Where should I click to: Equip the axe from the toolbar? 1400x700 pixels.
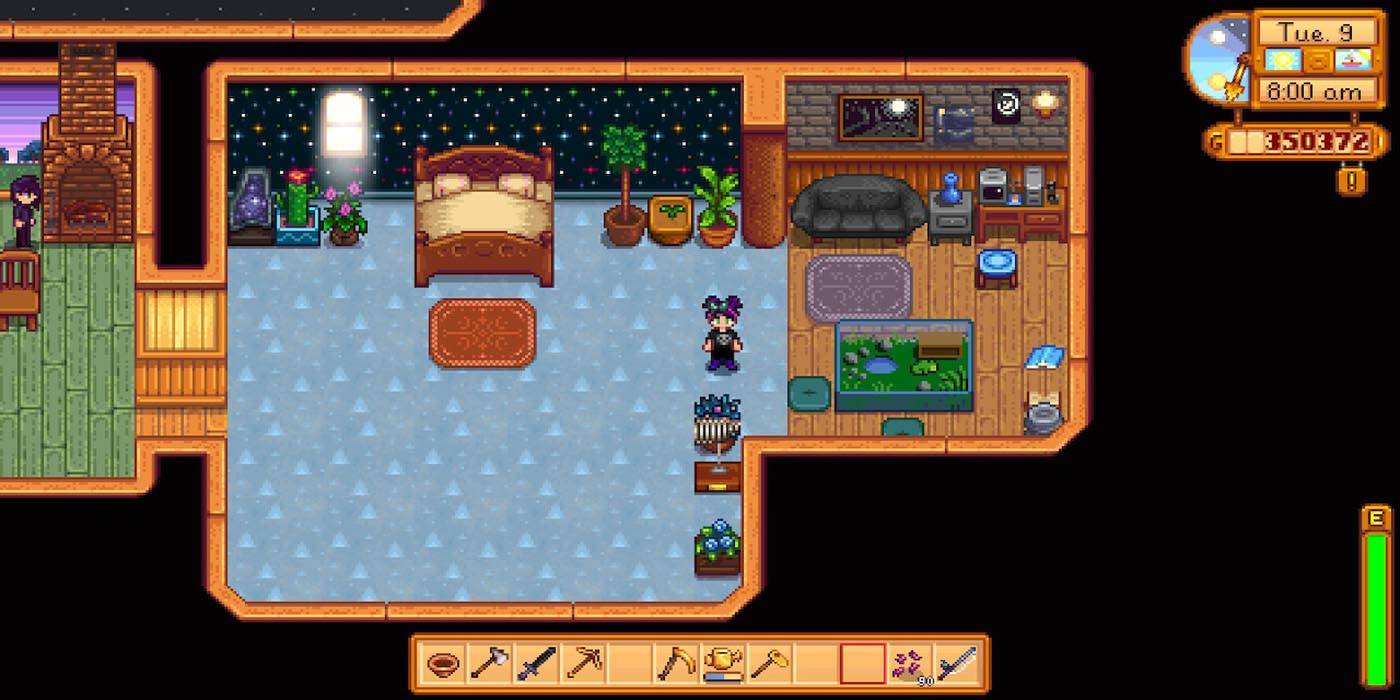pos(488,663)
